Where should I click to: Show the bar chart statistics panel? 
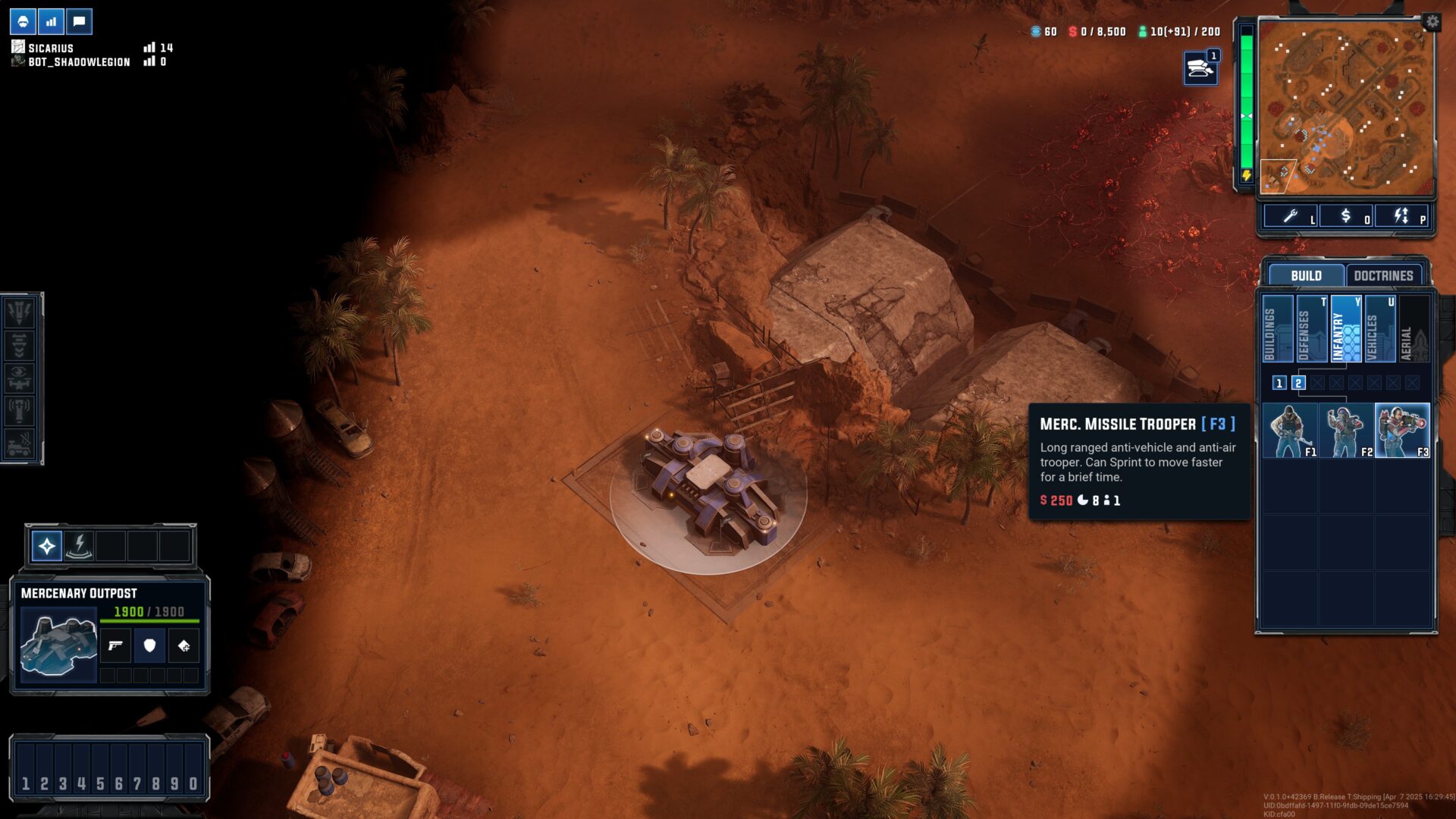coord(51,21)
